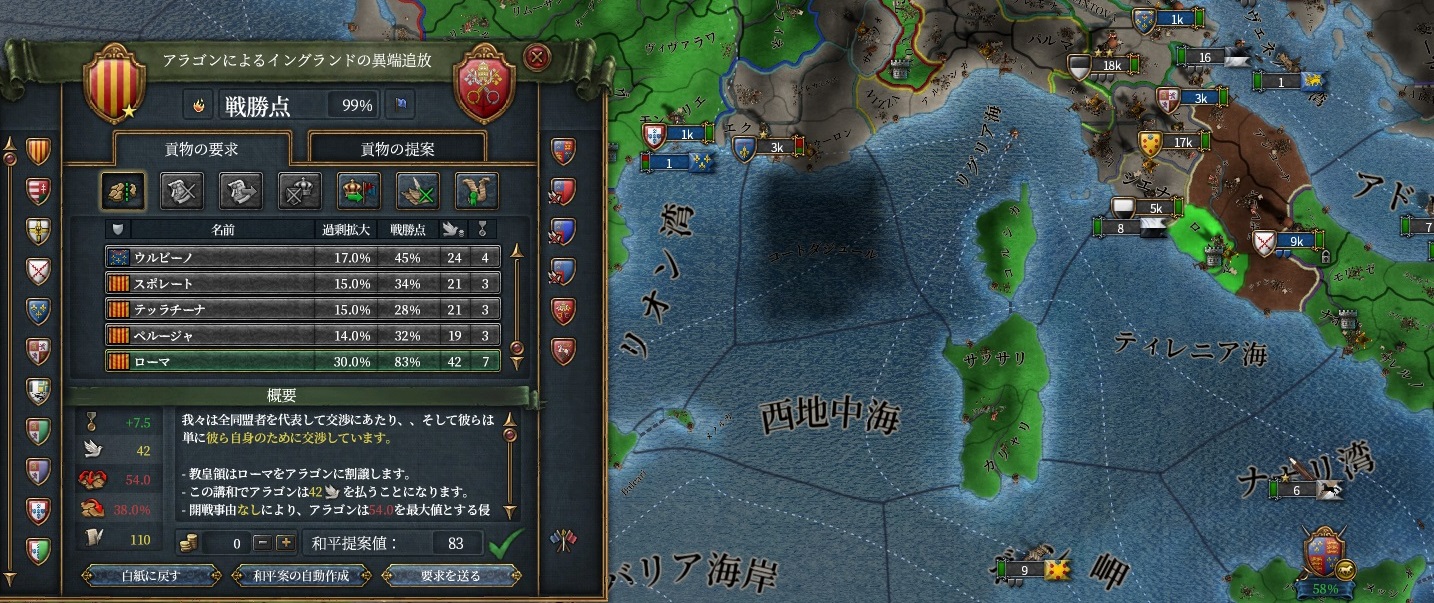Viewport: 1434px width, 603px height.
Task: Click the crossed flags icon
Action: click(562, 541)
